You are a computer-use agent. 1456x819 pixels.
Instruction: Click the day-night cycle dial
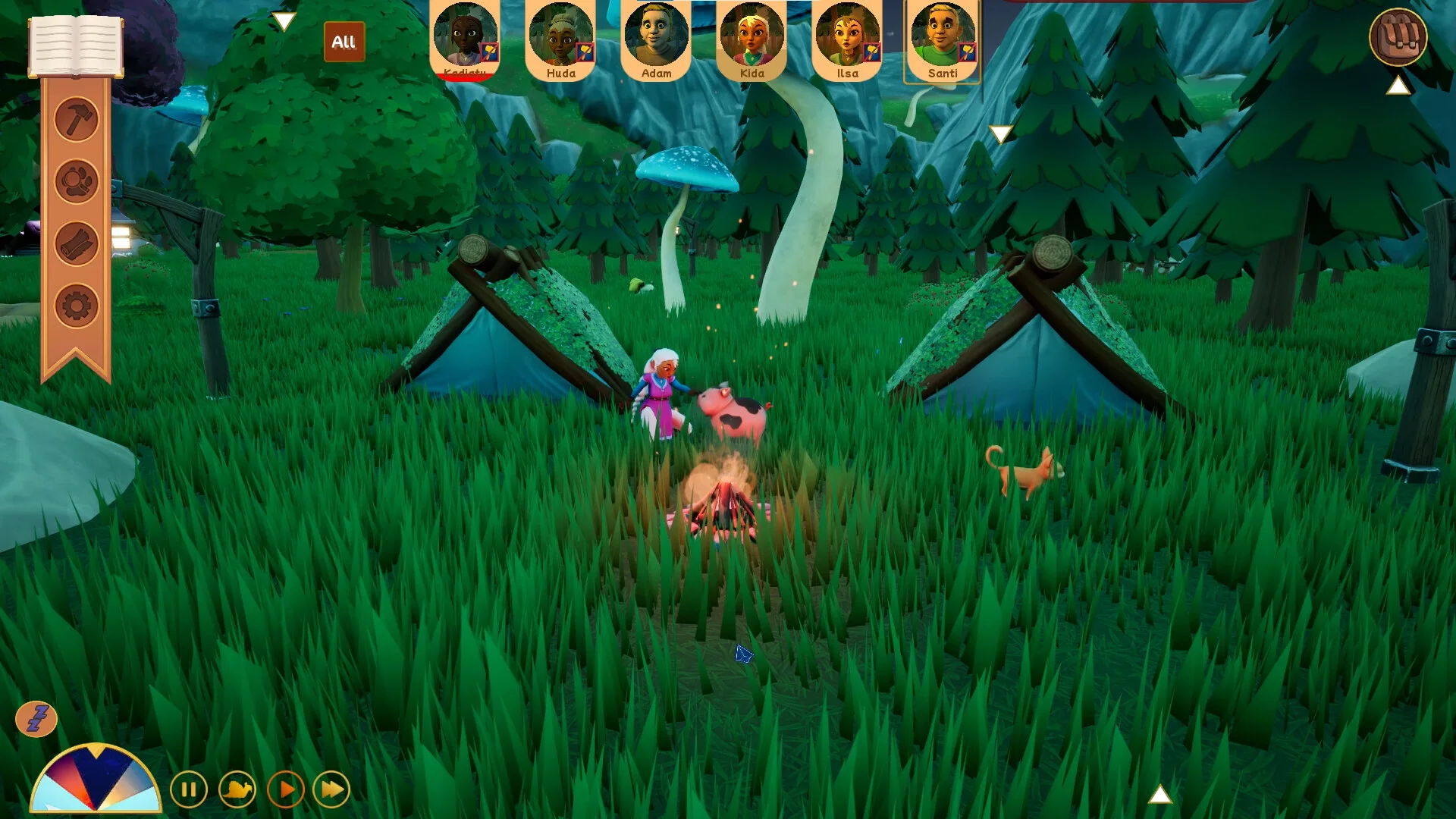(x=96, y=781)
